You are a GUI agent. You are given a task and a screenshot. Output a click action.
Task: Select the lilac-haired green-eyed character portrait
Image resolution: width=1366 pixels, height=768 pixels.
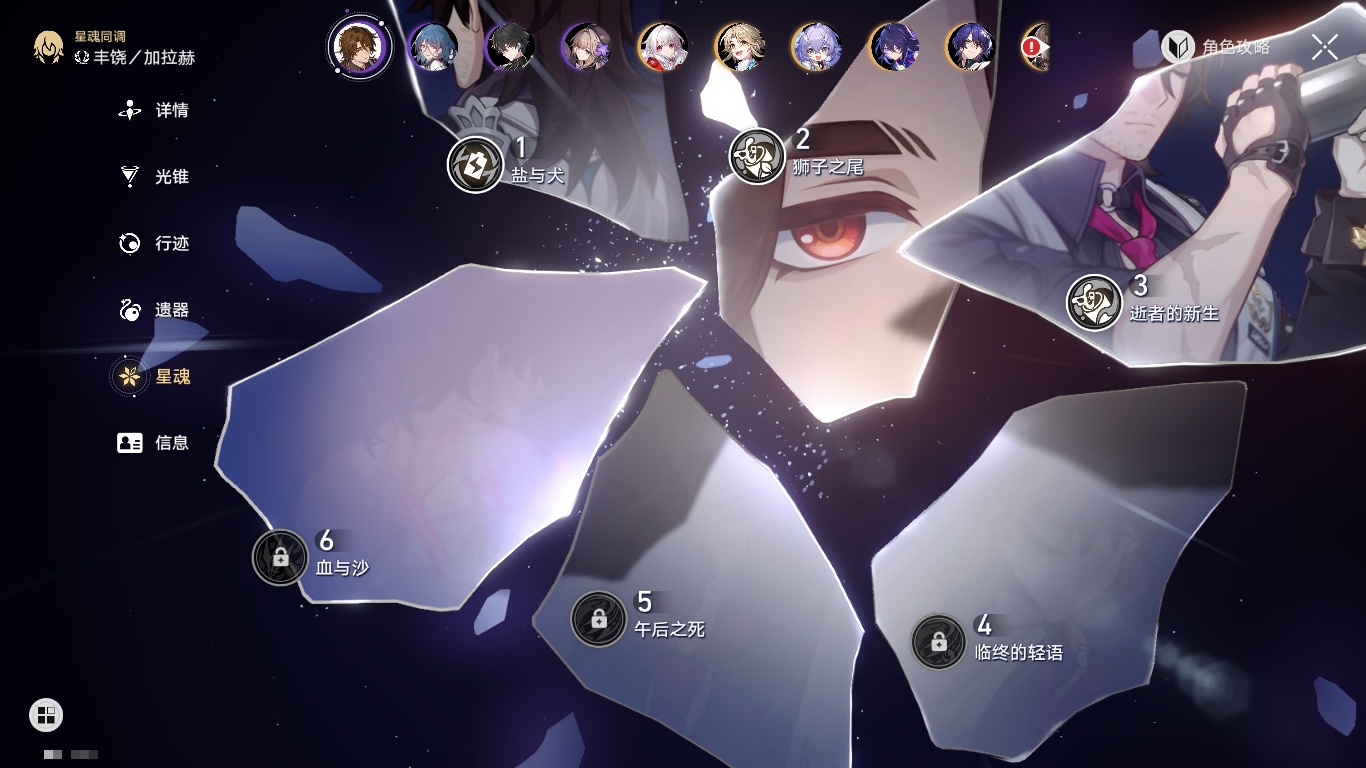pos(817,47)
